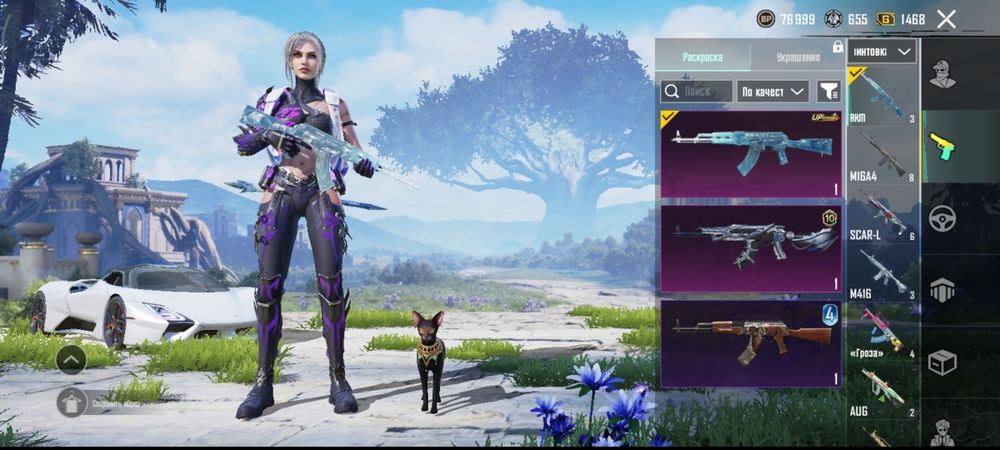Switch to the Раскраска tab
Viewport: 1000px width, 450px height.
[702, 57]
